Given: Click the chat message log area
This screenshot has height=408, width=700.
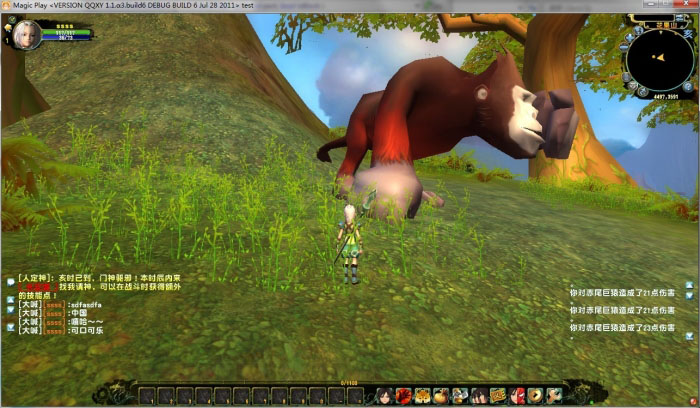Looking at the screenshot, I should click(x=70, y=305).
